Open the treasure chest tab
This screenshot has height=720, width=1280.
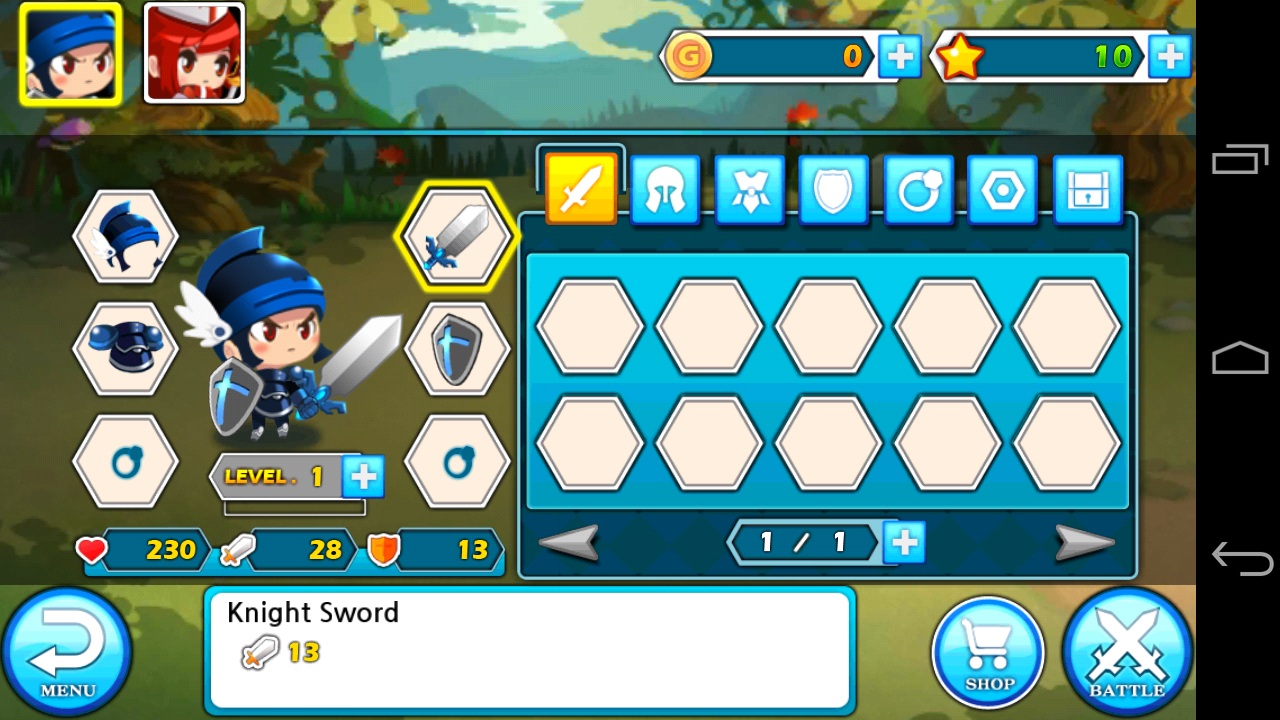click(1087, 189)
